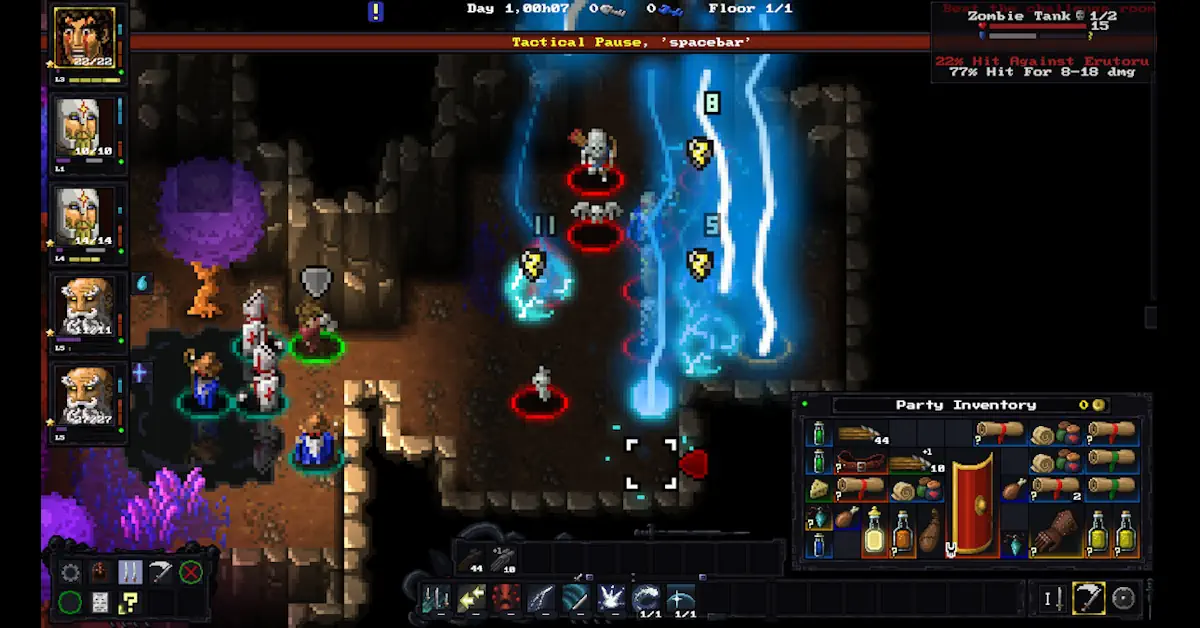The width and height of the screenshot is (1200, 628).
Task: Open the gear settings icon
Action: tap(70, 573)
